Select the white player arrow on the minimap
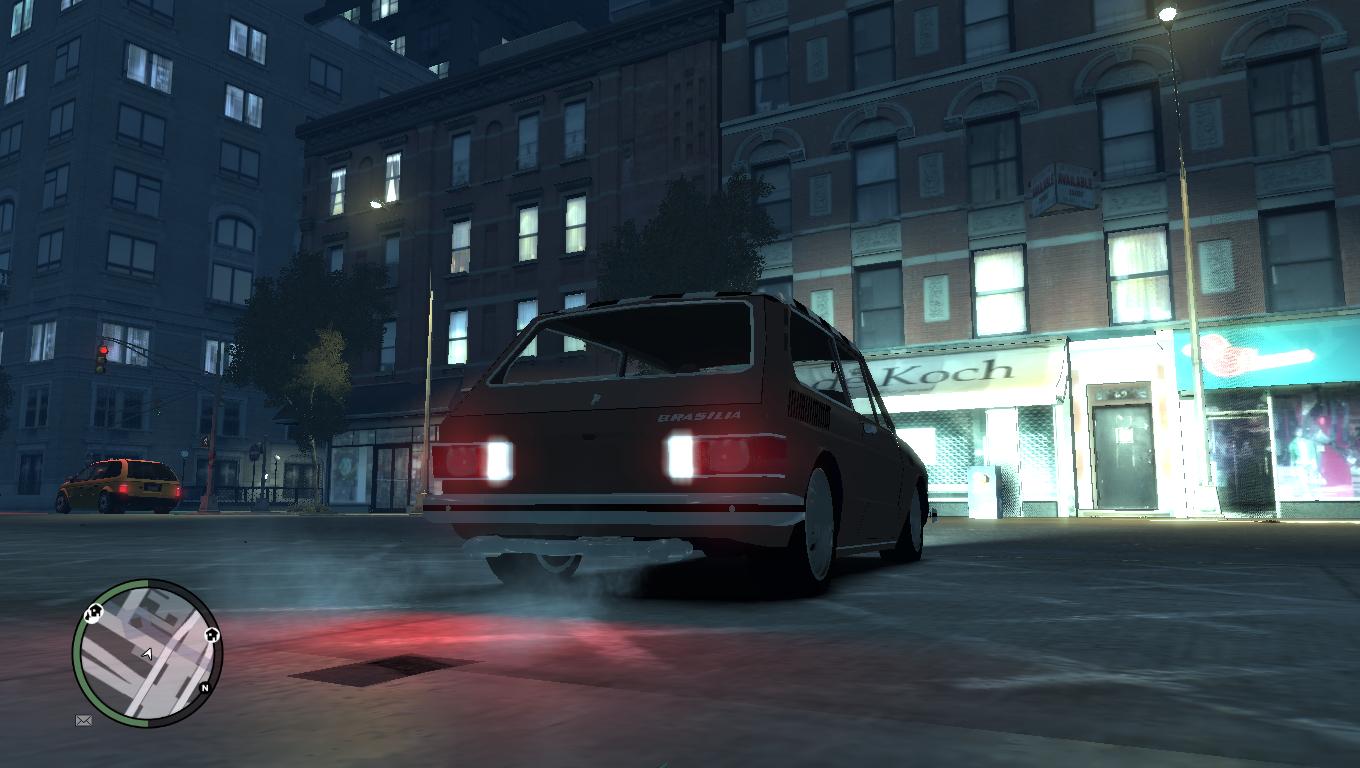Viewport: 1360px width, 768px height. tap(148, 655)
